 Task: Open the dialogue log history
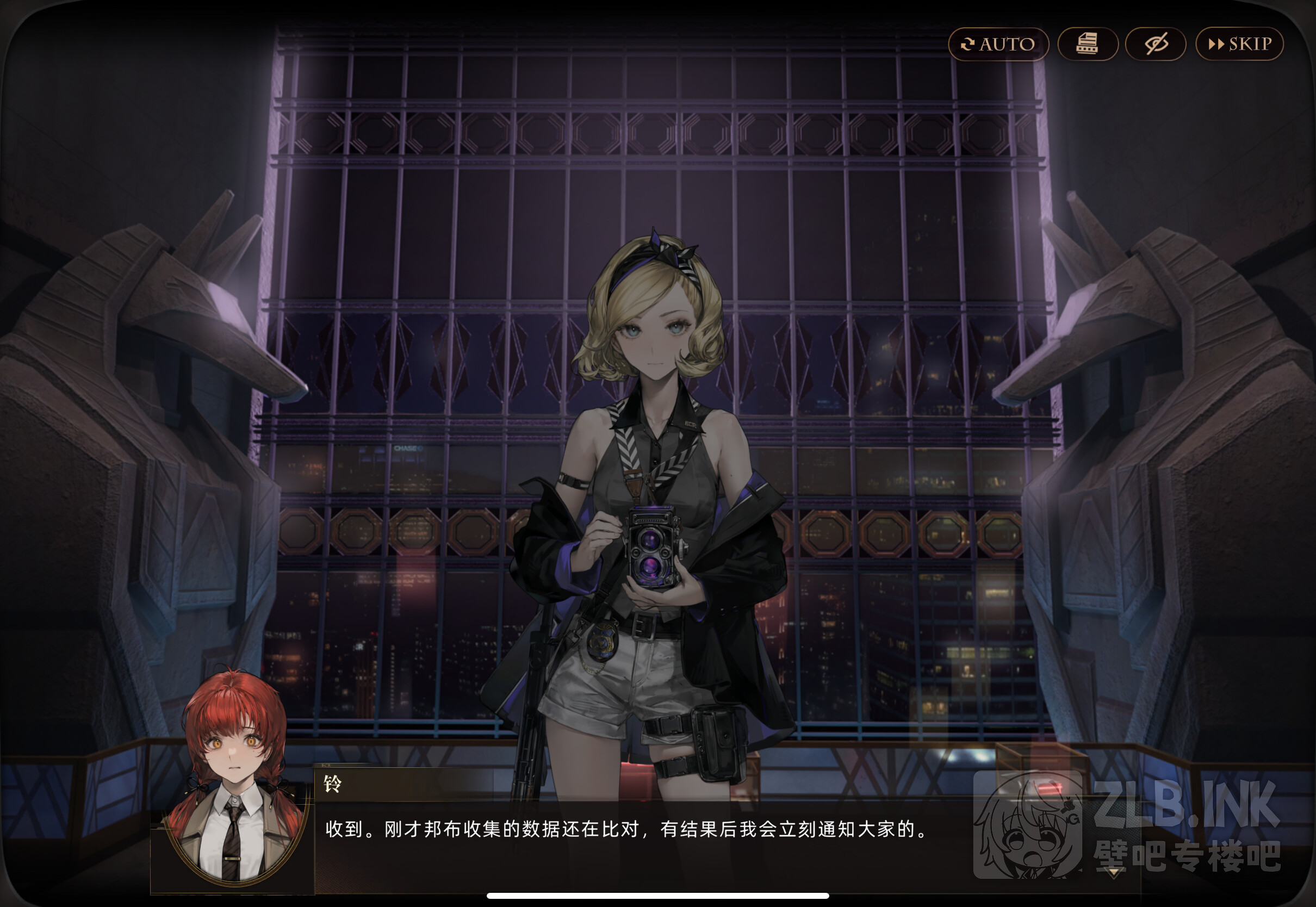click(x=1088, y=44)
